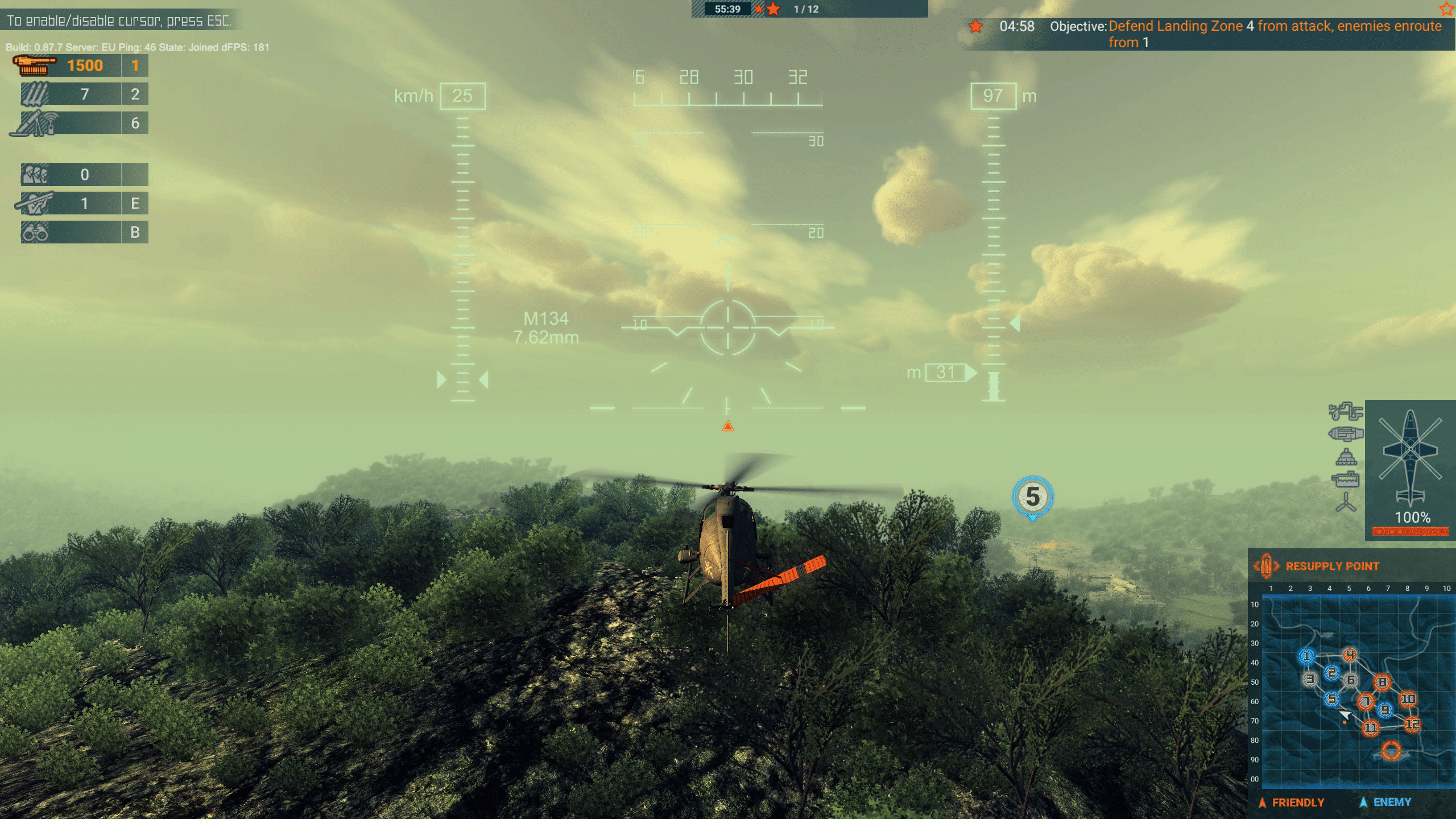Click the engine damage status icon

(1346, 435)
